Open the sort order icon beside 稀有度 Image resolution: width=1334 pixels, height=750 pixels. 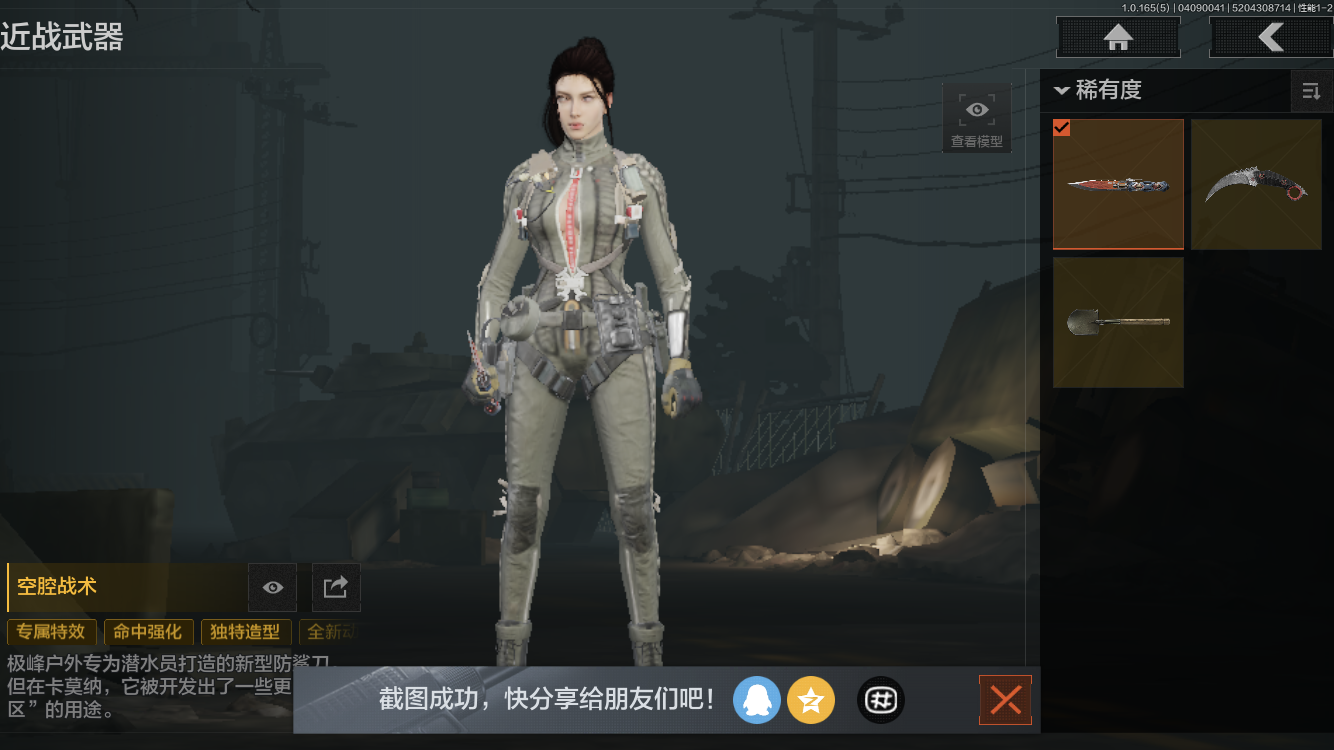[1311, 91]
